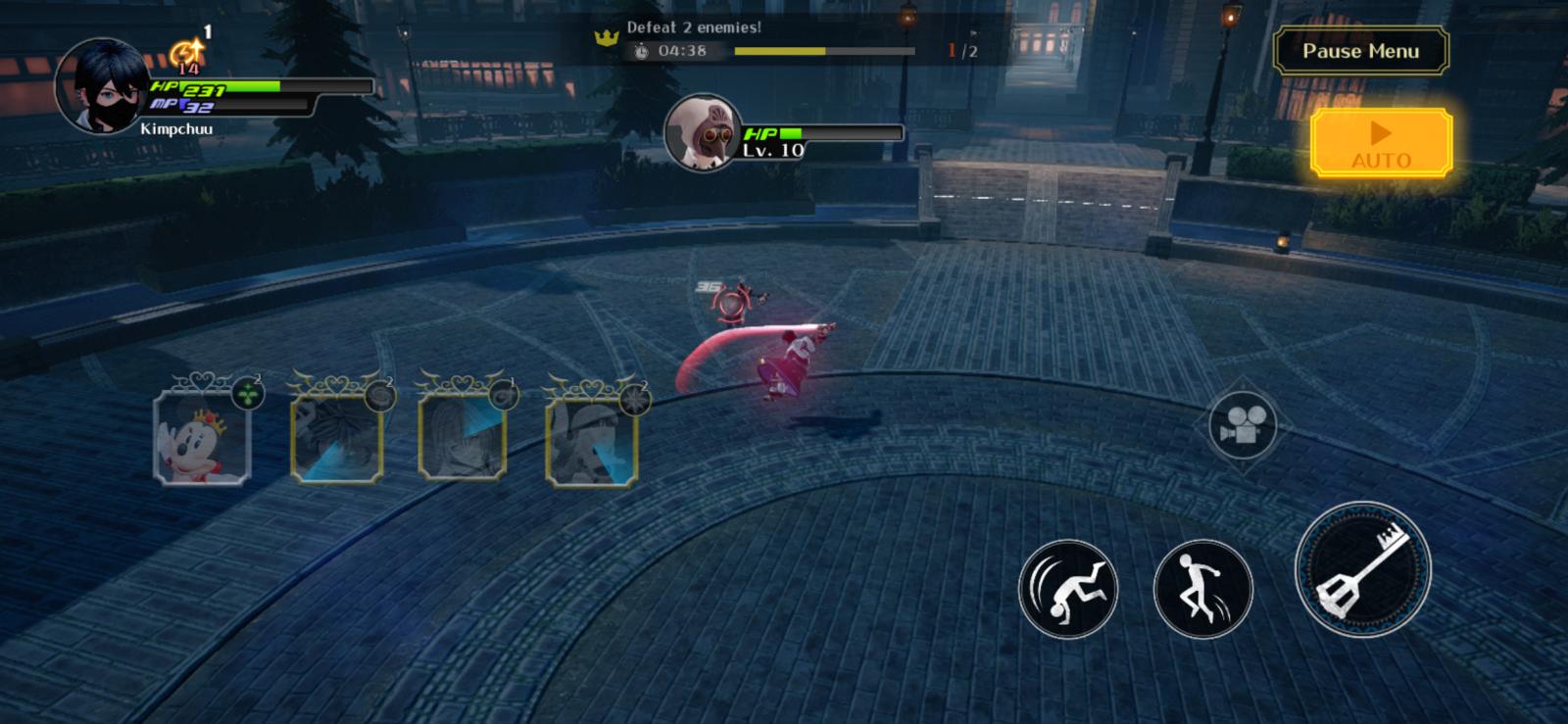This screenshot has width=1568, height=724.
Task: Tap the camera reset icon
Action: 1242,426
